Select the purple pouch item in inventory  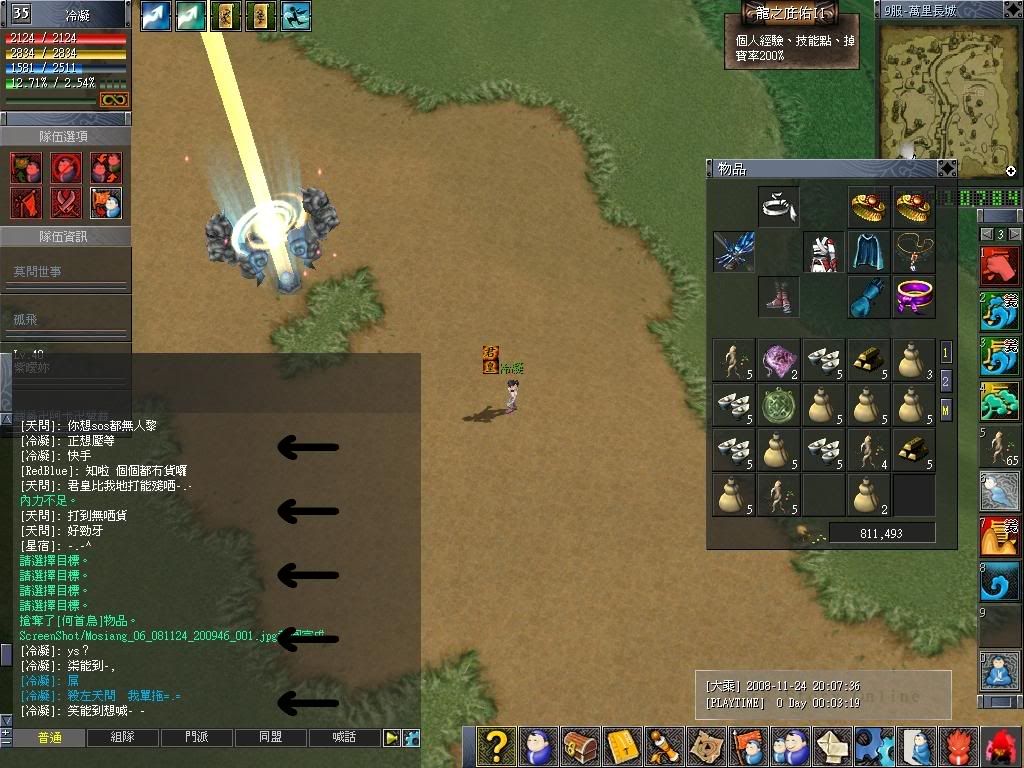tap(779, 360)
